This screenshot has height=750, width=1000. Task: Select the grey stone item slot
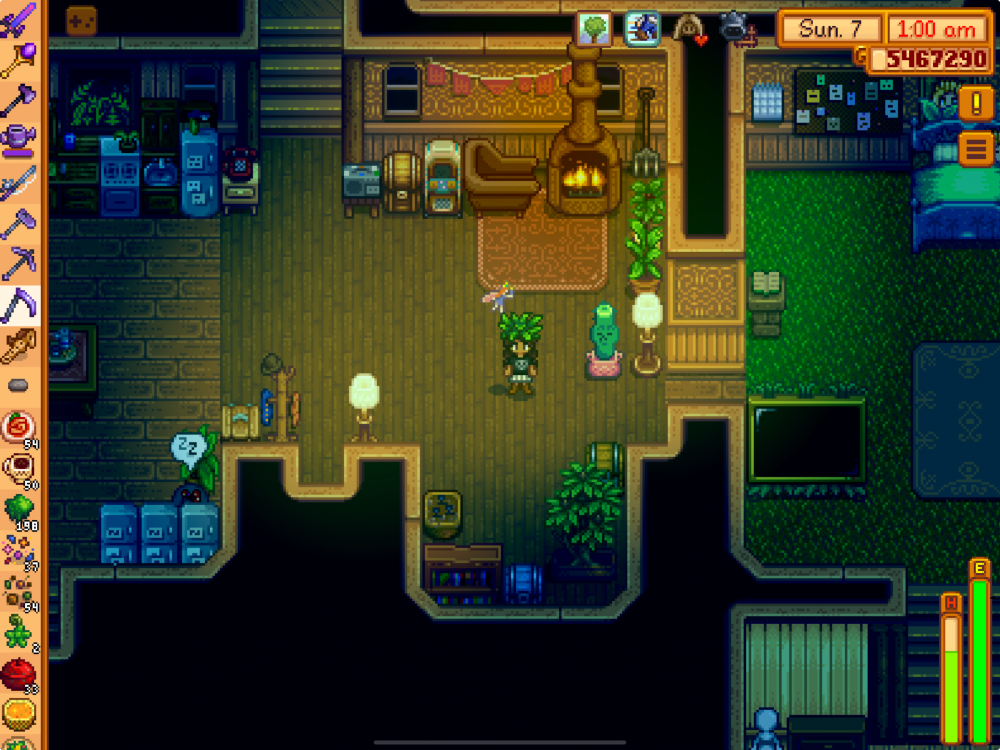(19, 385)
